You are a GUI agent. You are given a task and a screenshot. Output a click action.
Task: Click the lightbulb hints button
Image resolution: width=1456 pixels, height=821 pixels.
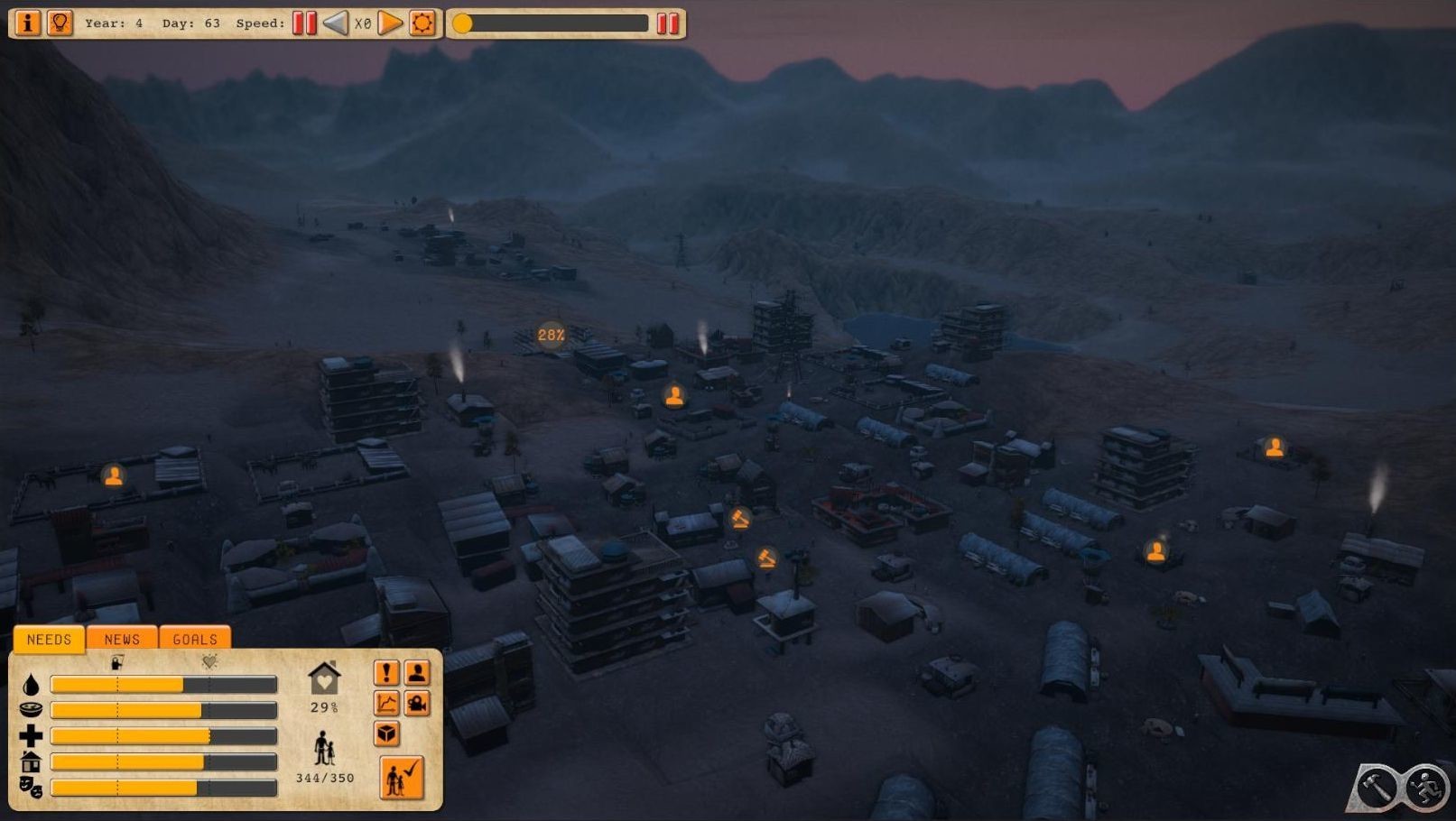pyautogui.click(x=60, y=23)
